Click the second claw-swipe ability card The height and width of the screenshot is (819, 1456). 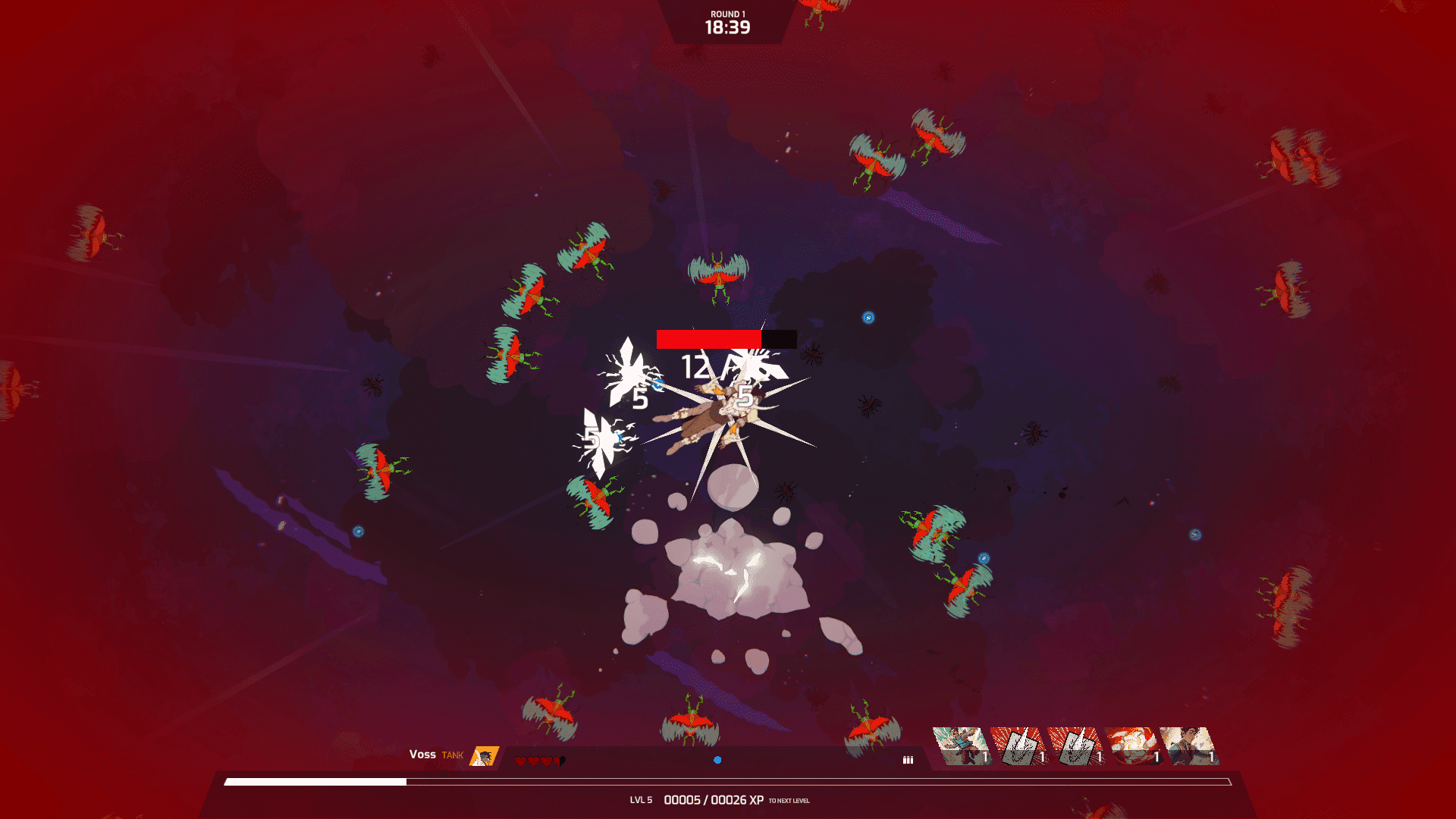[1077, 747]
